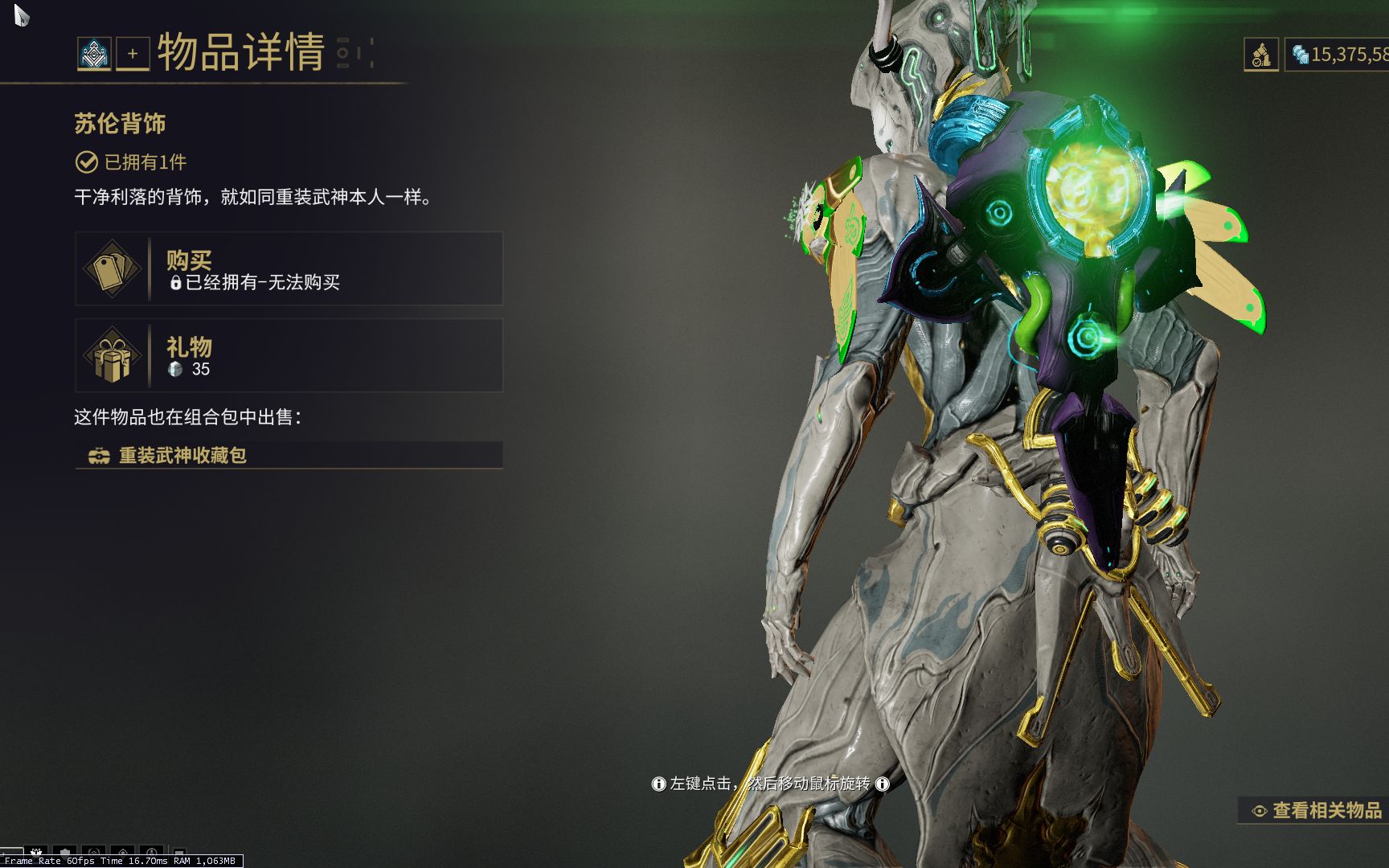Click the shield icon in the bottom-left overlay
Screen dimensions: 1389x868
coord(66,852)
